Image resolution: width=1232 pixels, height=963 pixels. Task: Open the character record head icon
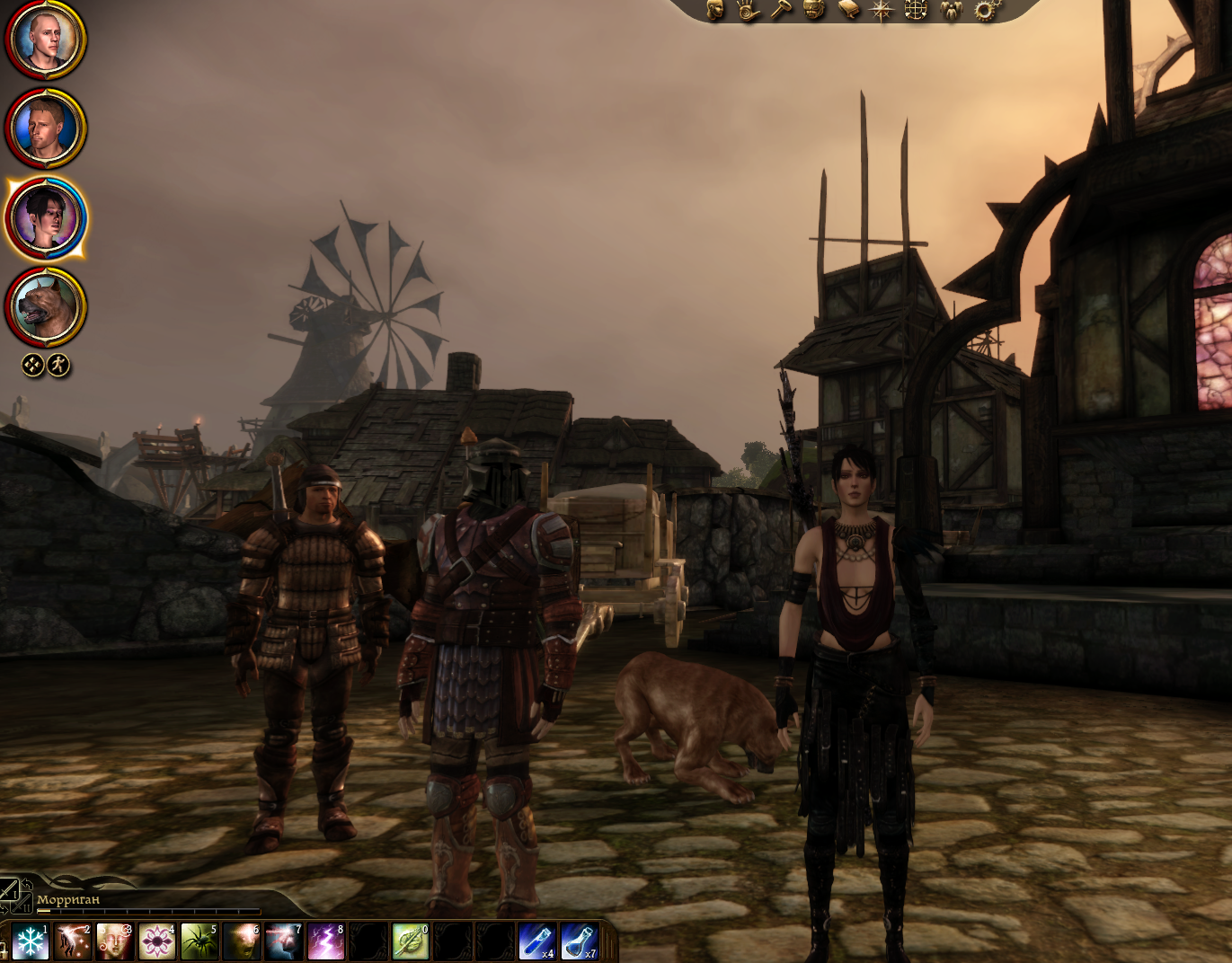pyautogui.click(x=715, y=10)
